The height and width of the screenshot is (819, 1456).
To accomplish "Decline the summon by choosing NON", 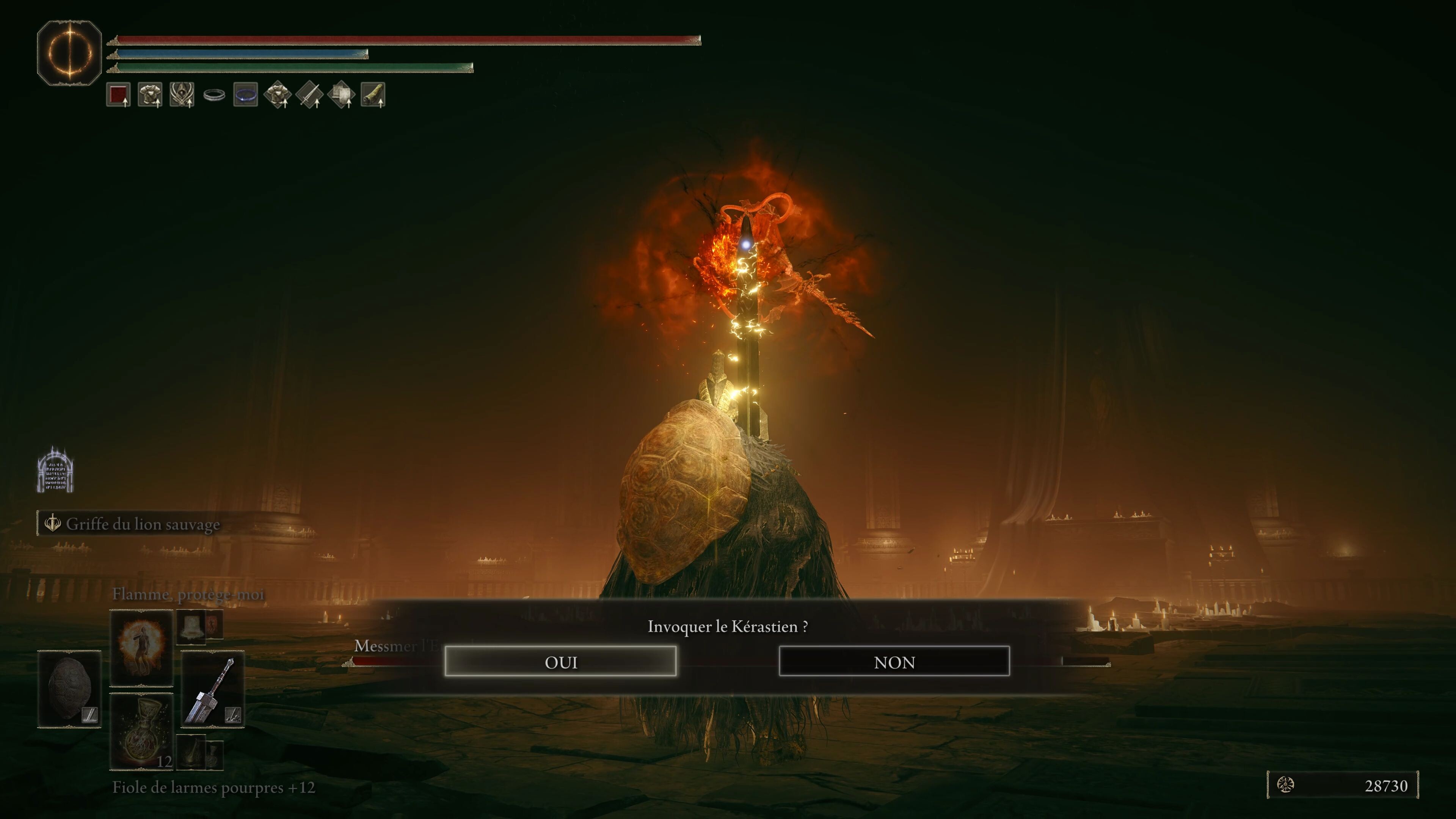I will (894, 661).
